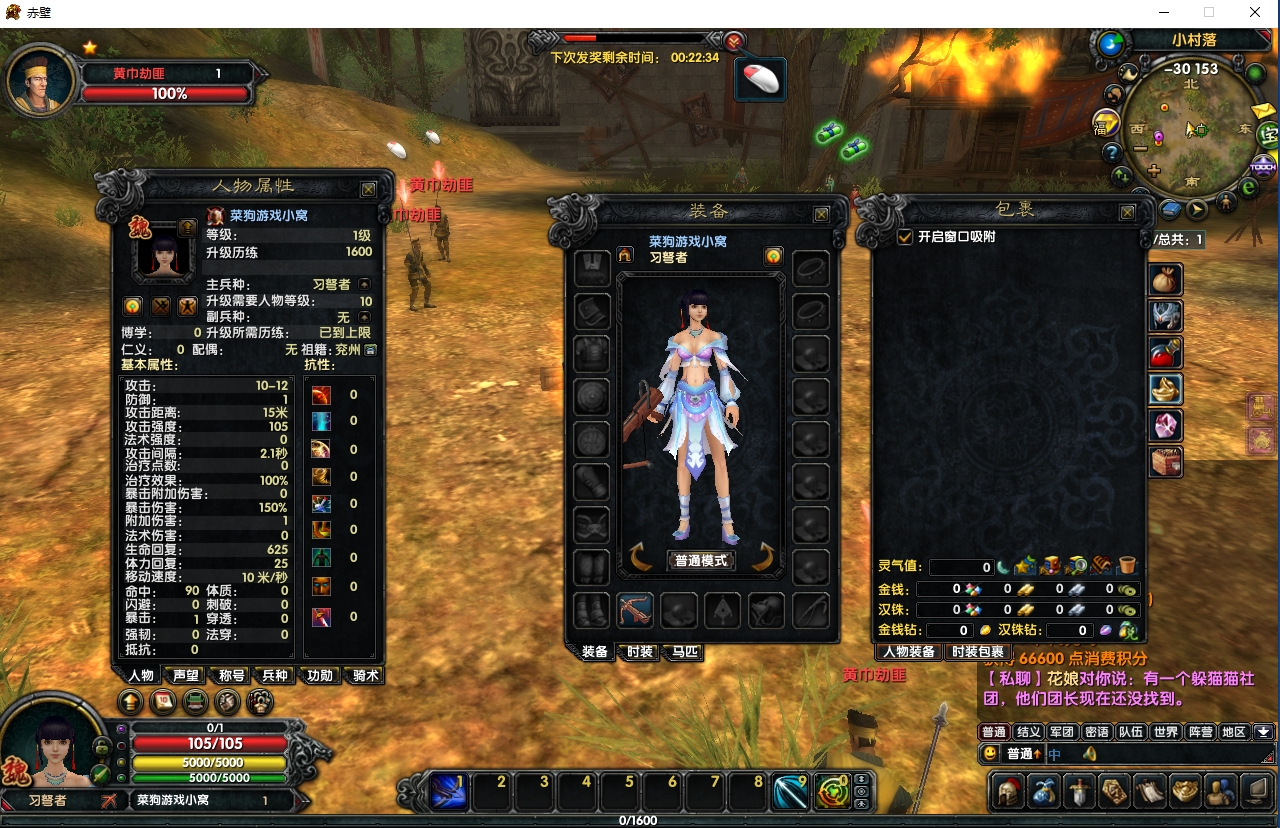The width and height of the screenshot is (1280, 828).
Task: Open the 称号 titles tab
Action: tap(232, 676)
